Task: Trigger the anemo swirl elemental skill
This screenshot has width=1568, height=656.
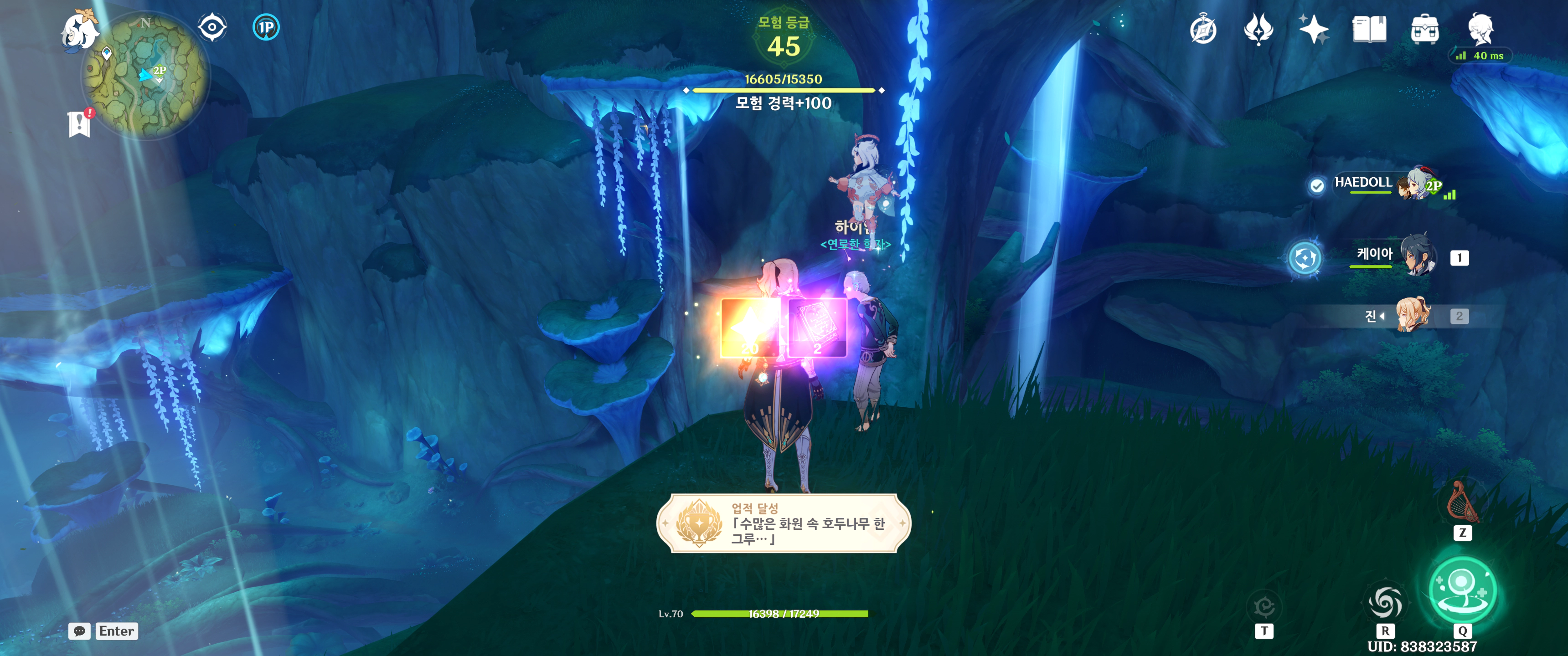Action: point(1385,602)
